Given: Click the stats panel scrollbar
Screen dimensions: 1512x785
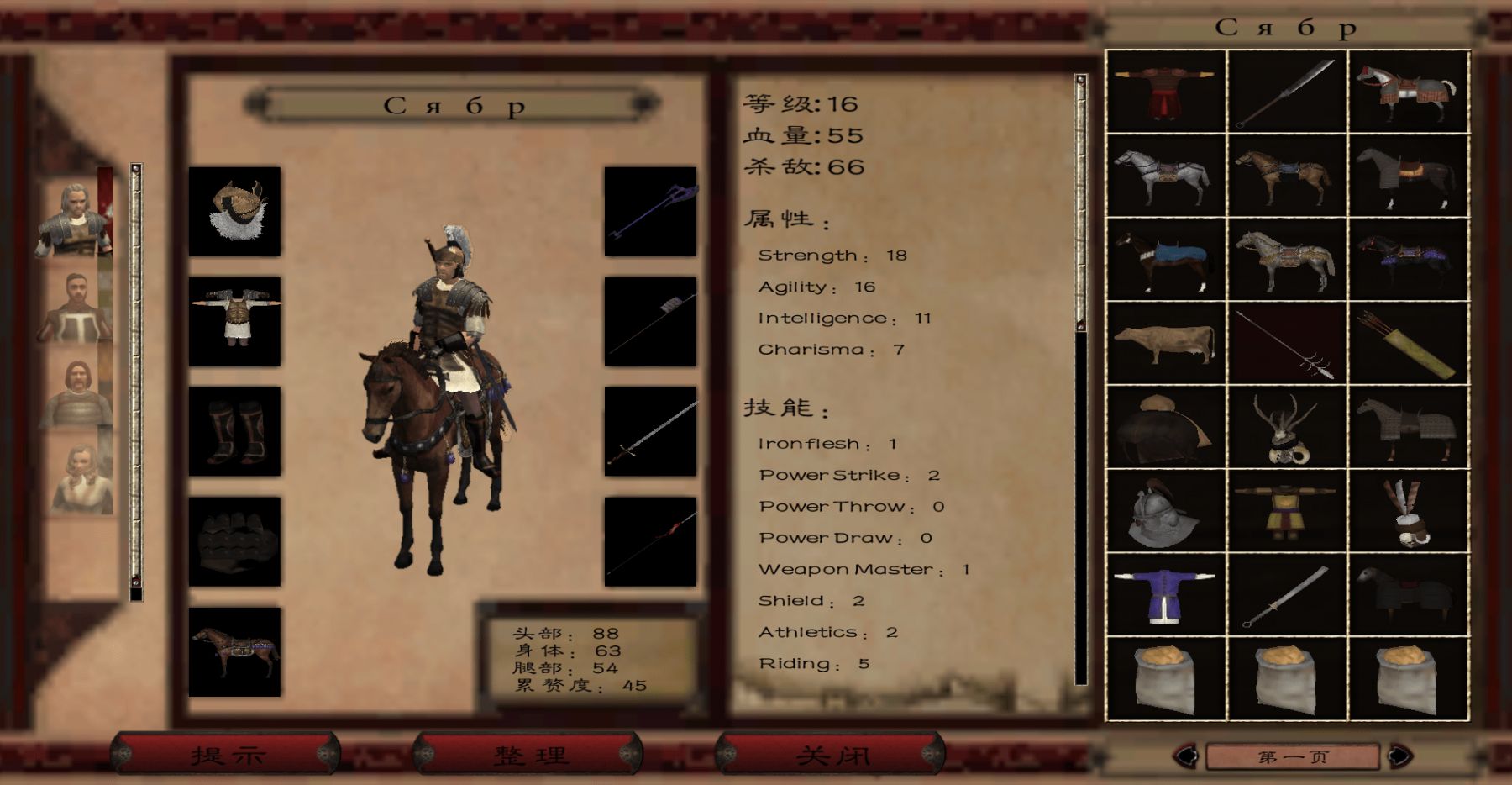Looking at the screenshot, I should click(x=1081, y=378).
